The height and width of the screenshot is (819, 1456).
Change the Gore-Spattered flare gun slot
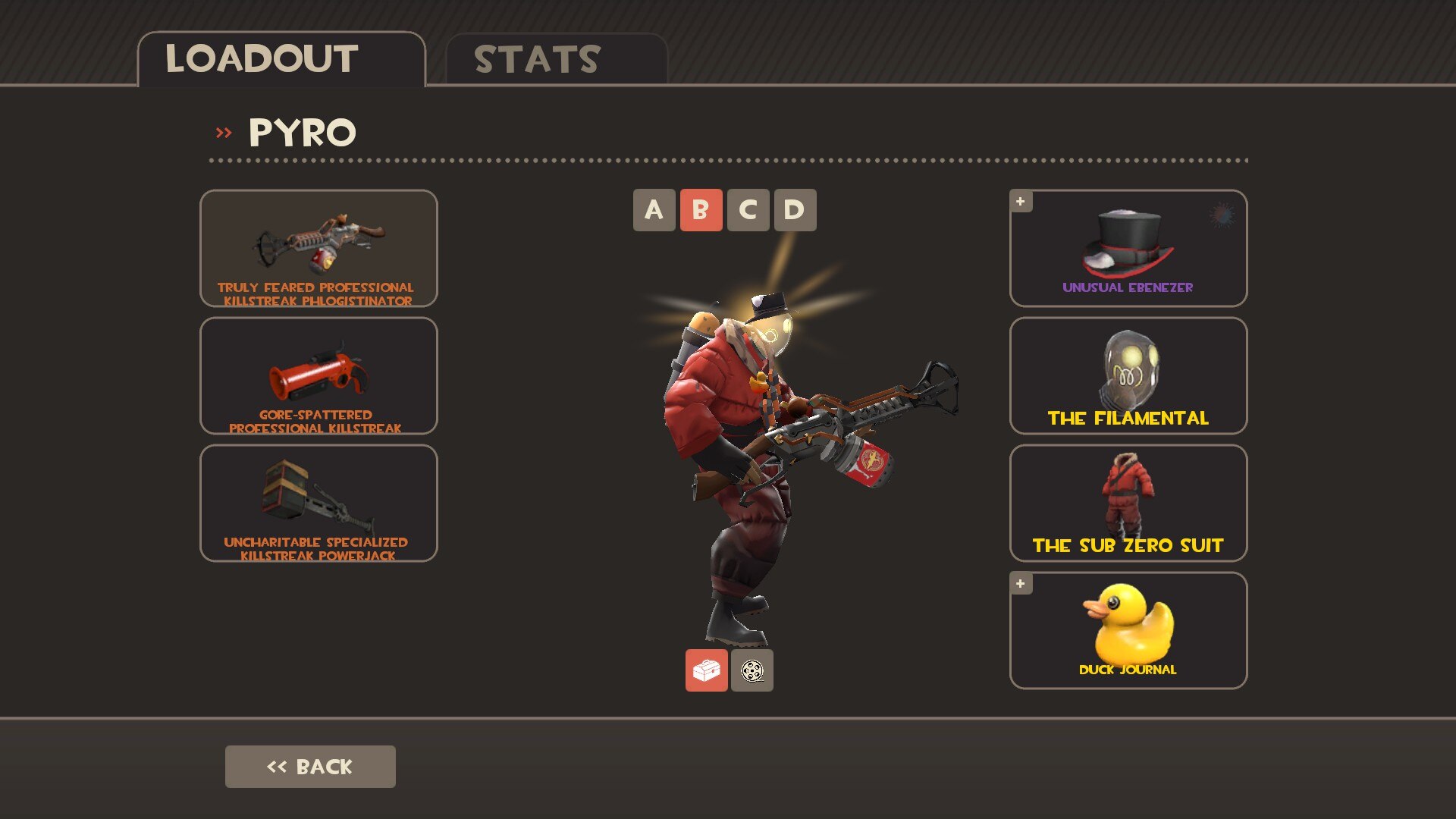pyautogui.click(x=318, y=375)
